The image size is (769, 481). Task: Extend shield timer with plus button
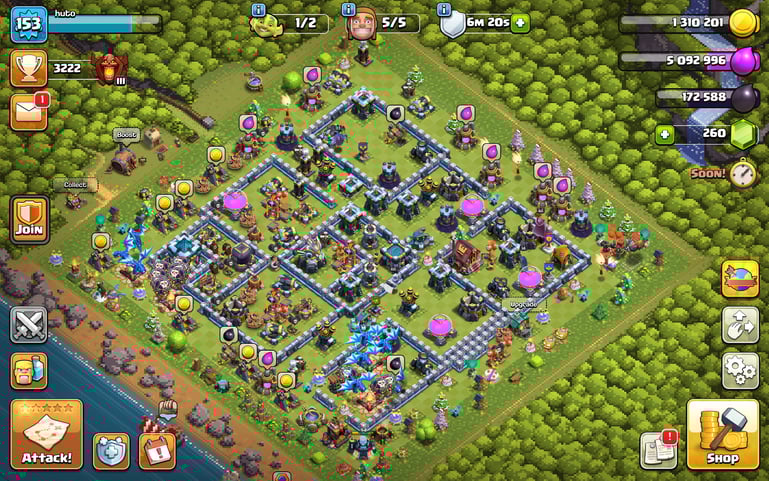click(519, 23)
